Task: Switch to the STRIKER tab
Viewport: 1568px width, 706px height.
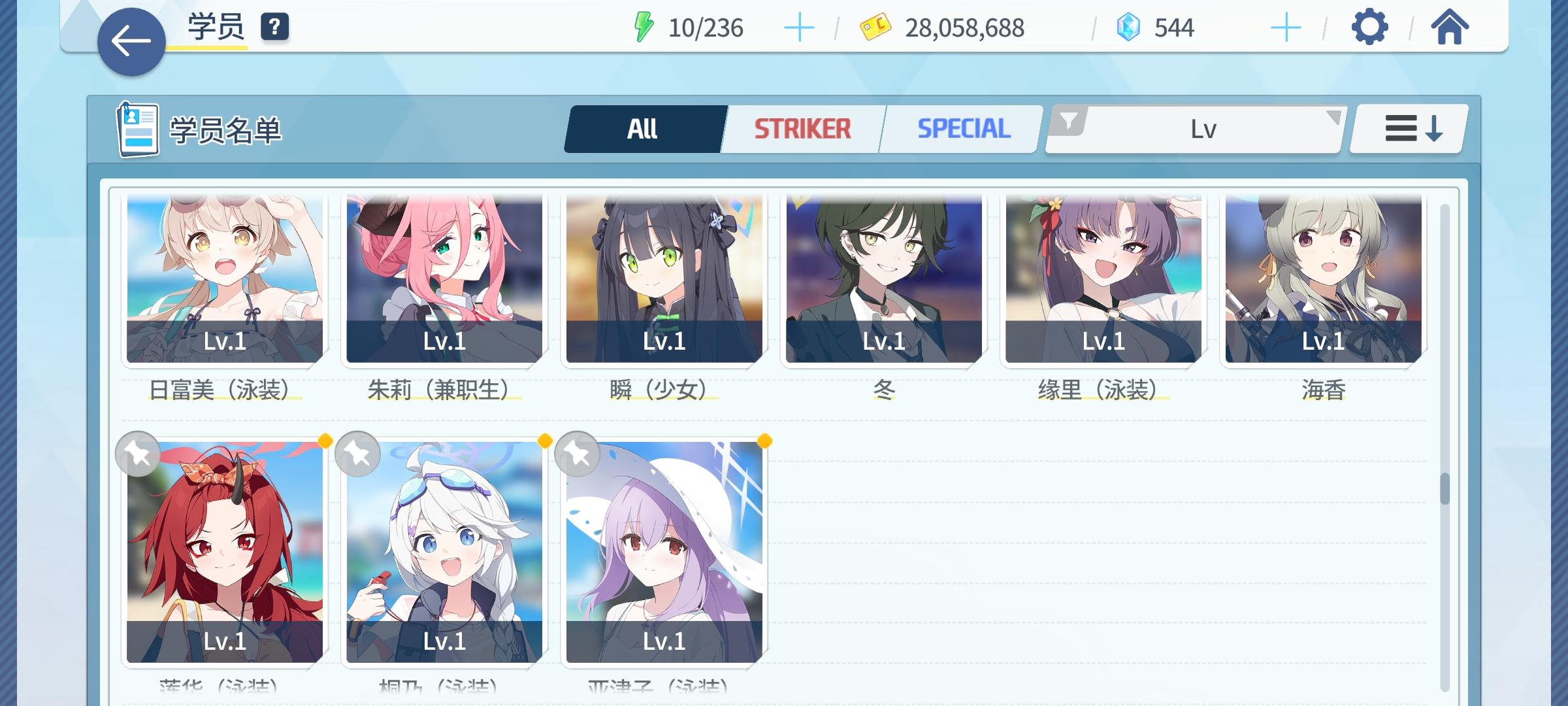Action: point(802,128)
